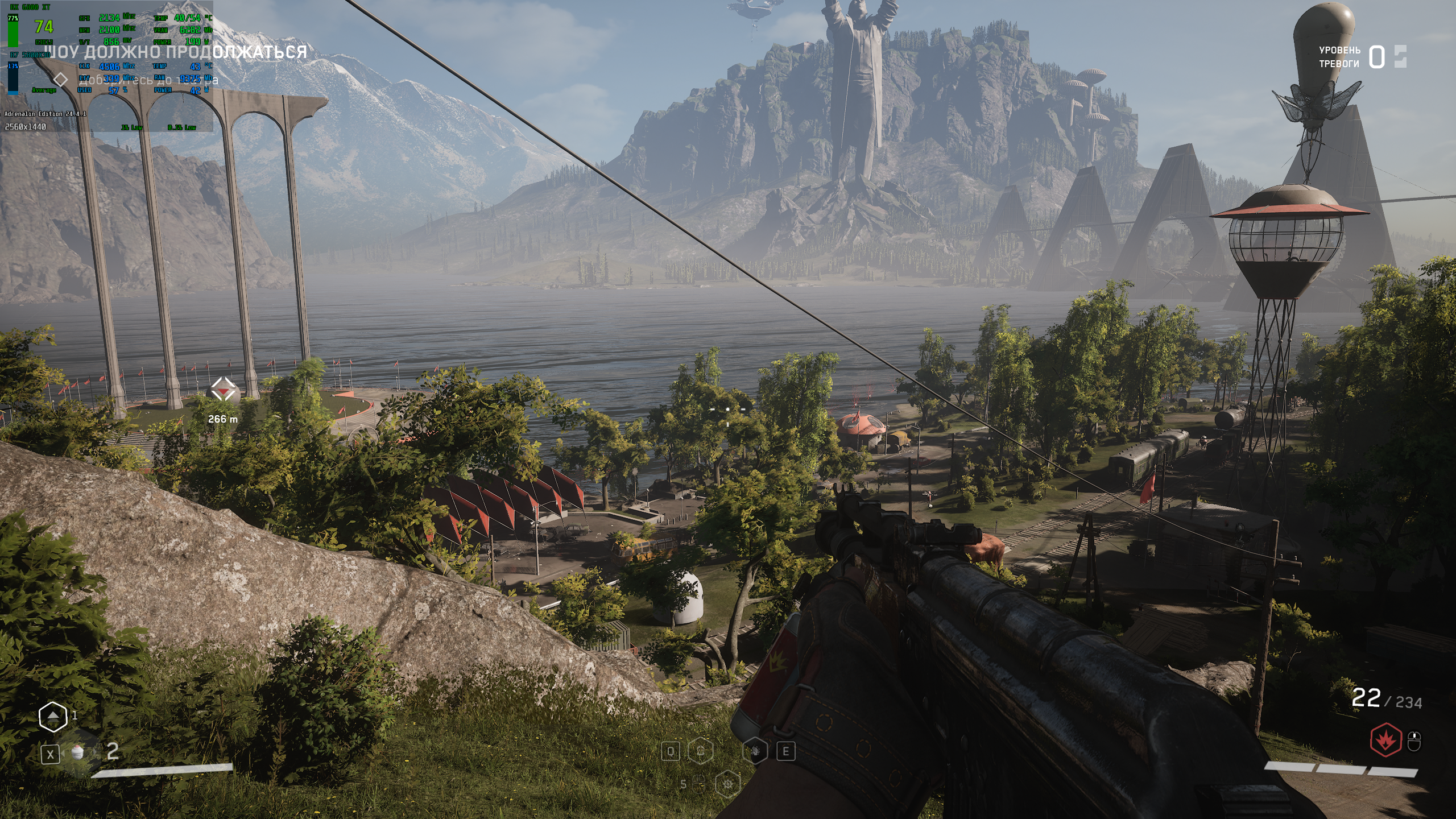Viewport: 1456px width, 819px height.
Task: Activate the red explosion weapon ability icon
Action: 1385,740
